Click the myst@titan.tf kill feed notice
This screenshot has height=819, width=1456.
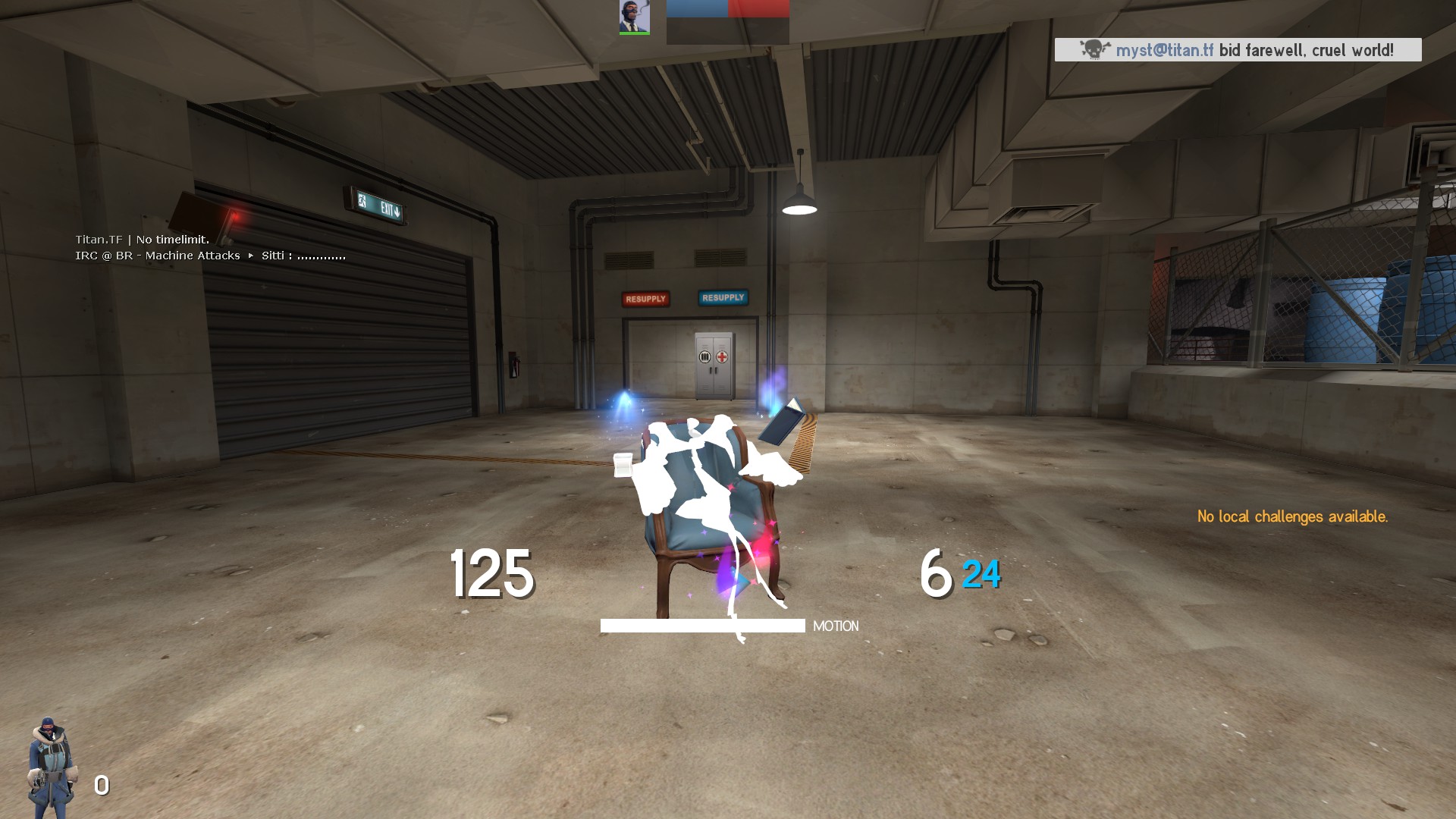(1238, 50)
